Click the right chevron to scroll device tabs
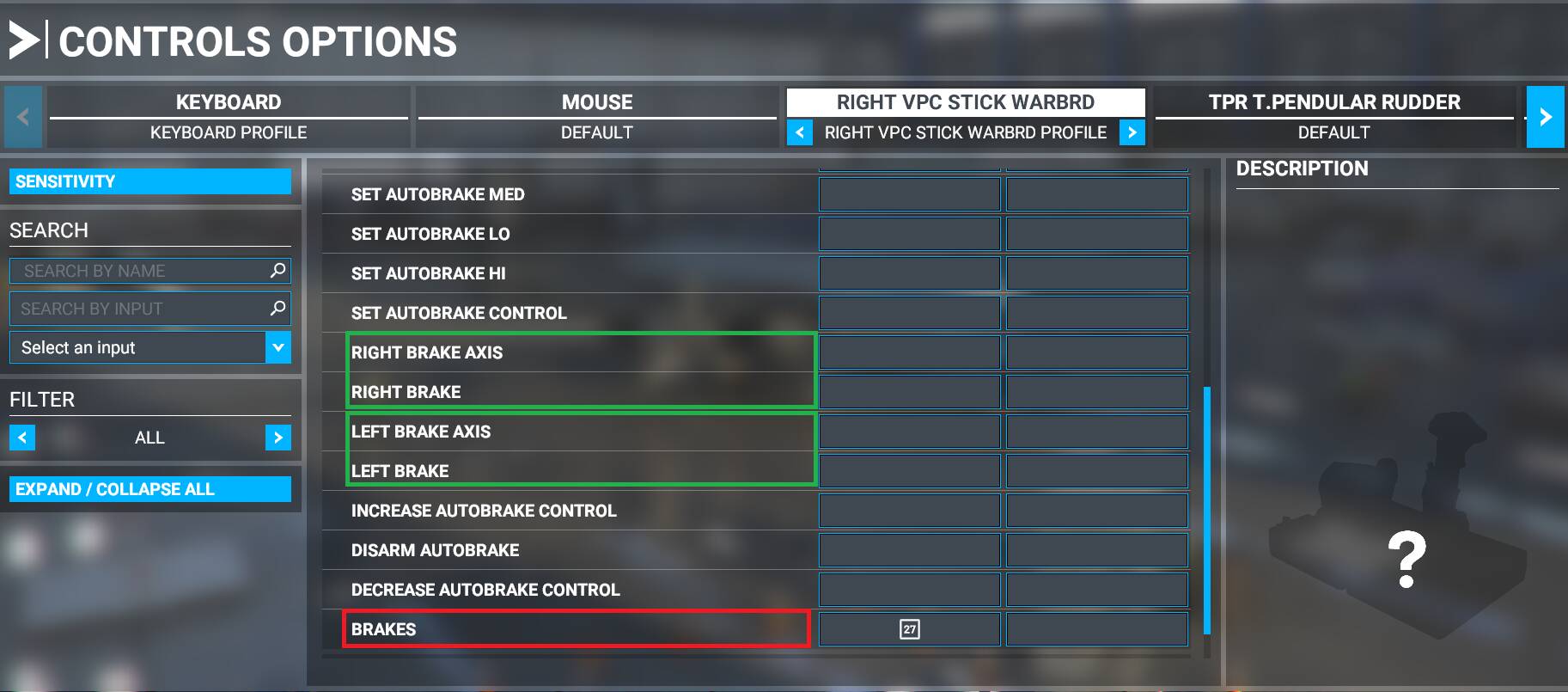 click(1545, 116)
